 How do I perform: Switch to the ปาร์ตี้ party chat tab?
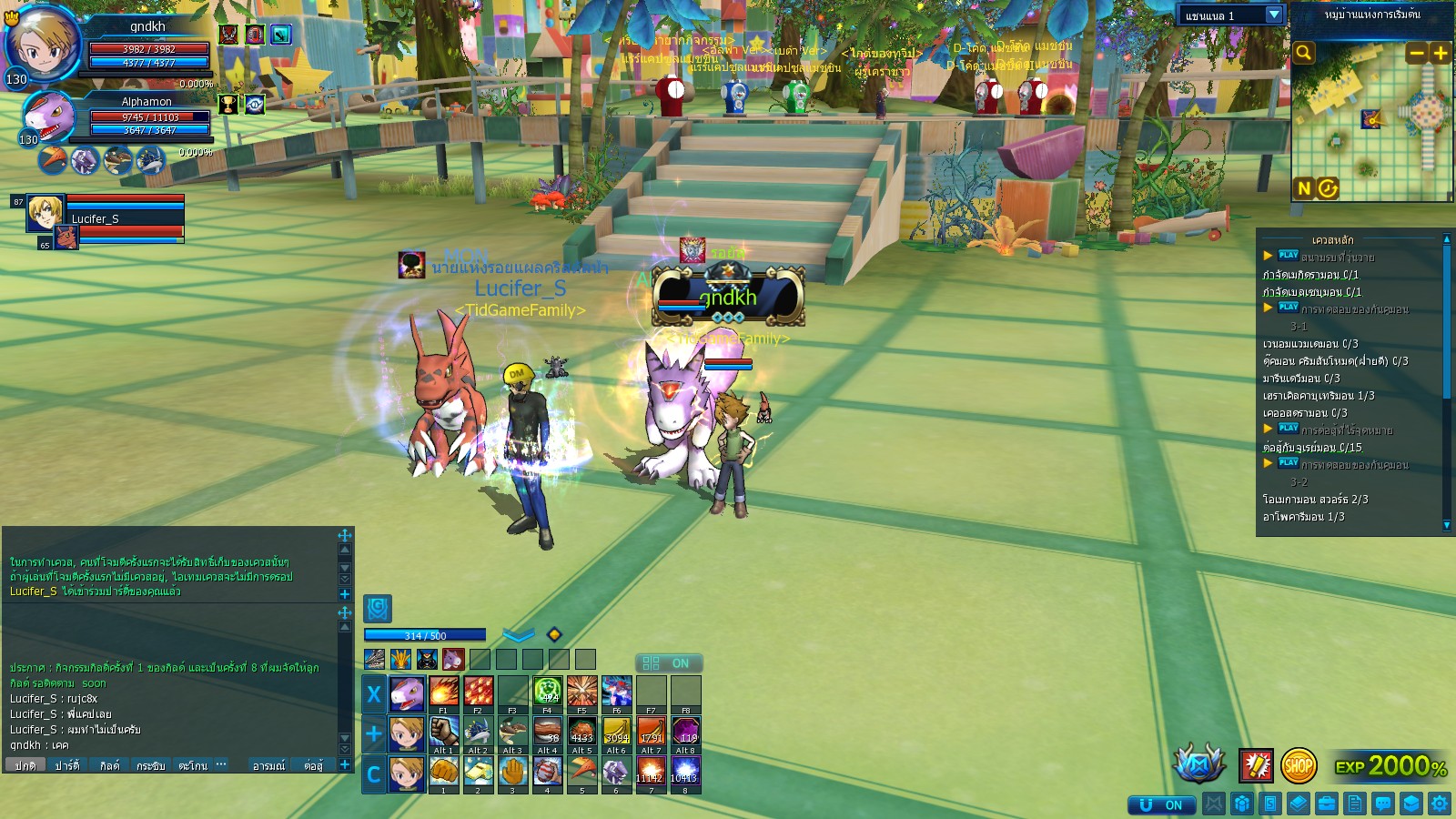click(66, 765)
